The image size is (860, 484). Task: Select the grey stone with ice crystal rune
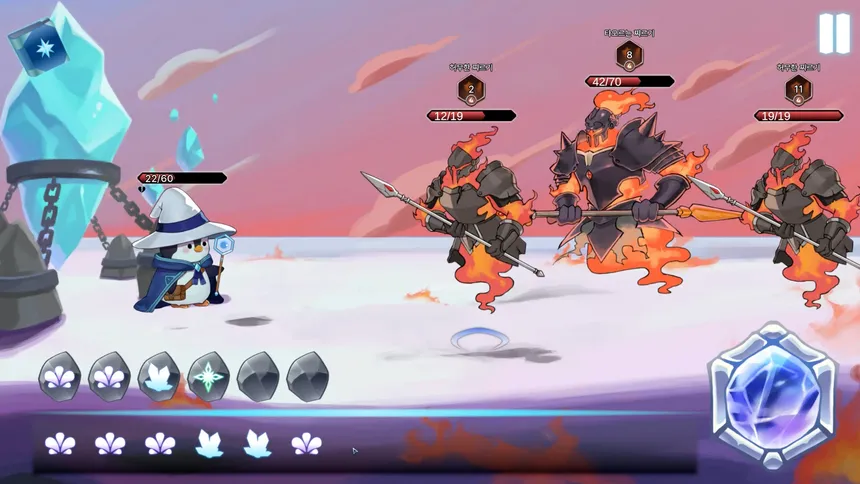159,377
